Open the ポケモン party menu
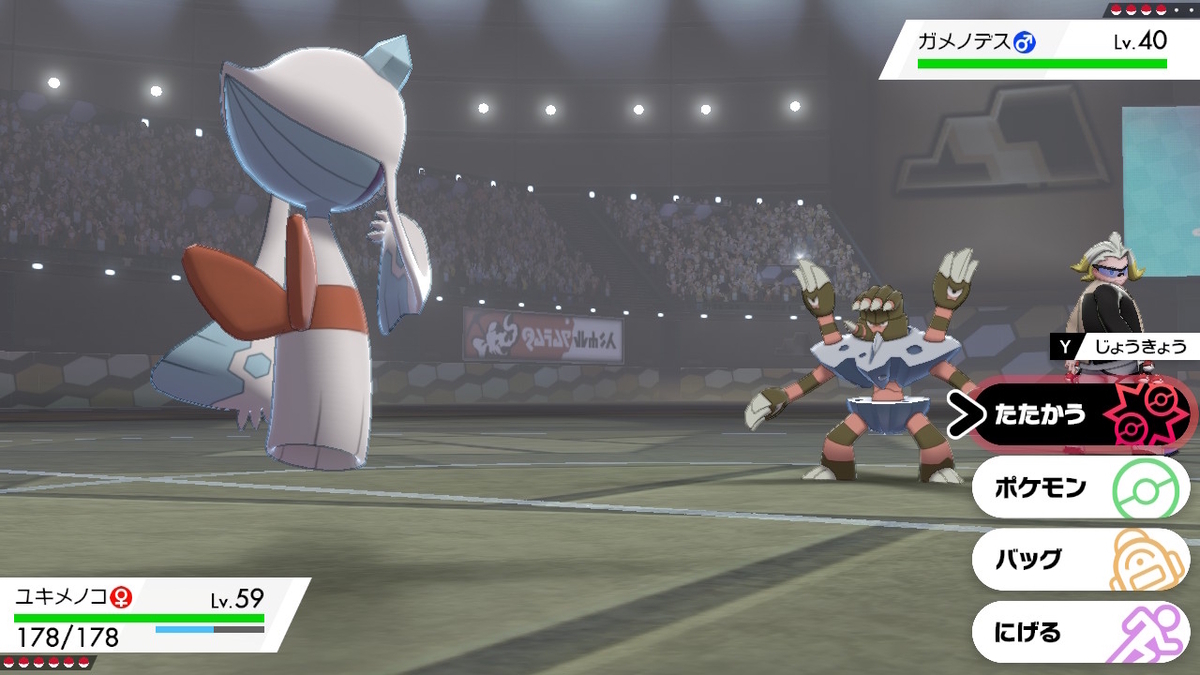This screenshot has width=1200, height=675. (1080, 488)
